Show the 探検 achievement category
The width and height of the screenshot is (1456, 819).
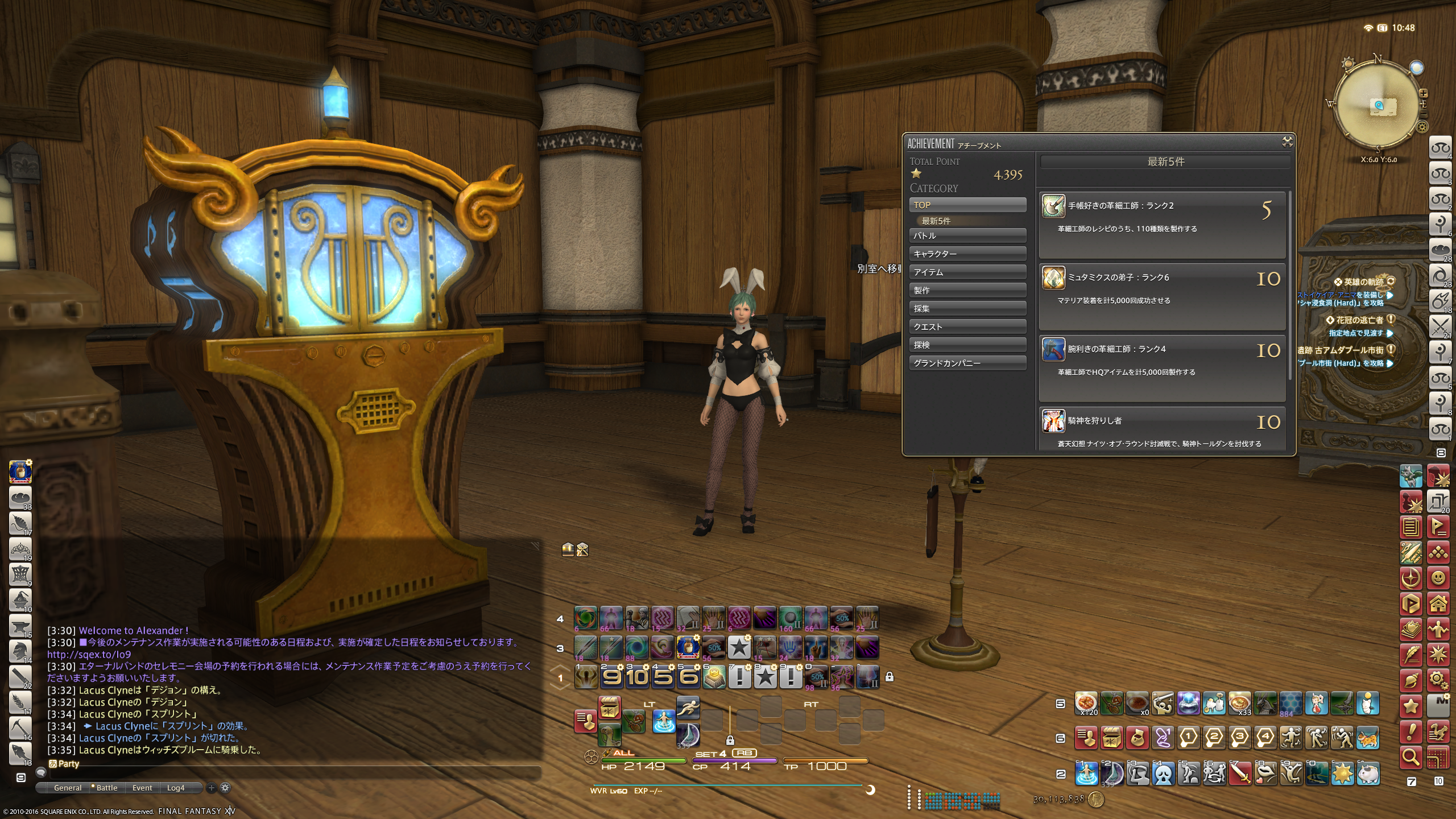click(x=967, y=345)
